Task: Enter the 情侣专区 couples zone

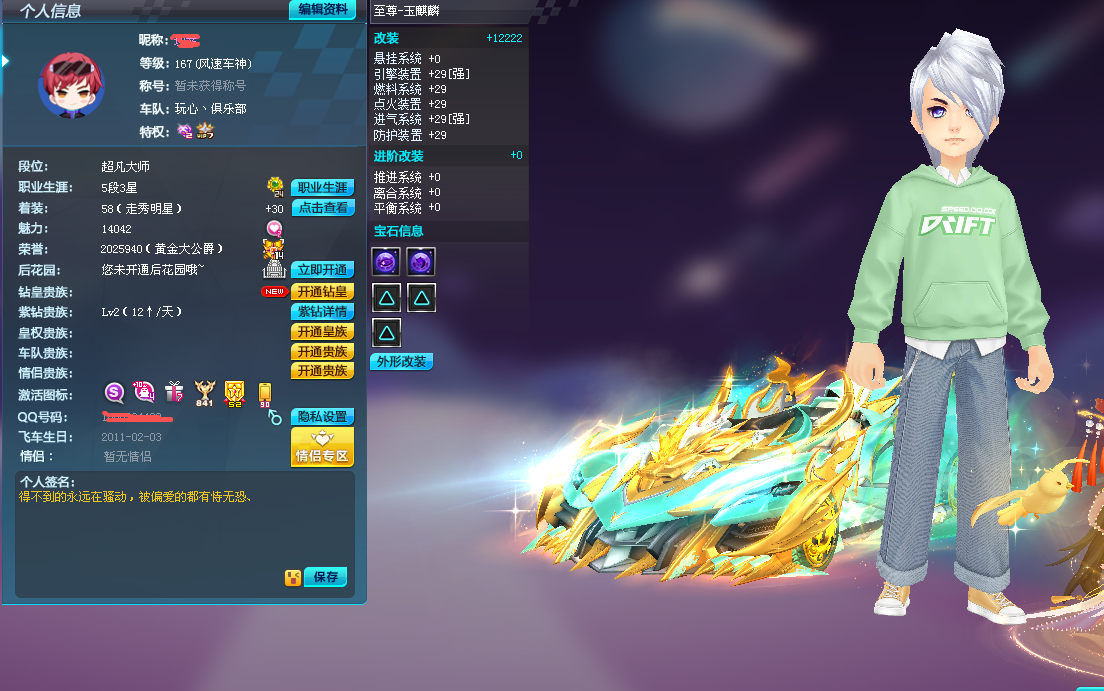Action: click(322, 448)
